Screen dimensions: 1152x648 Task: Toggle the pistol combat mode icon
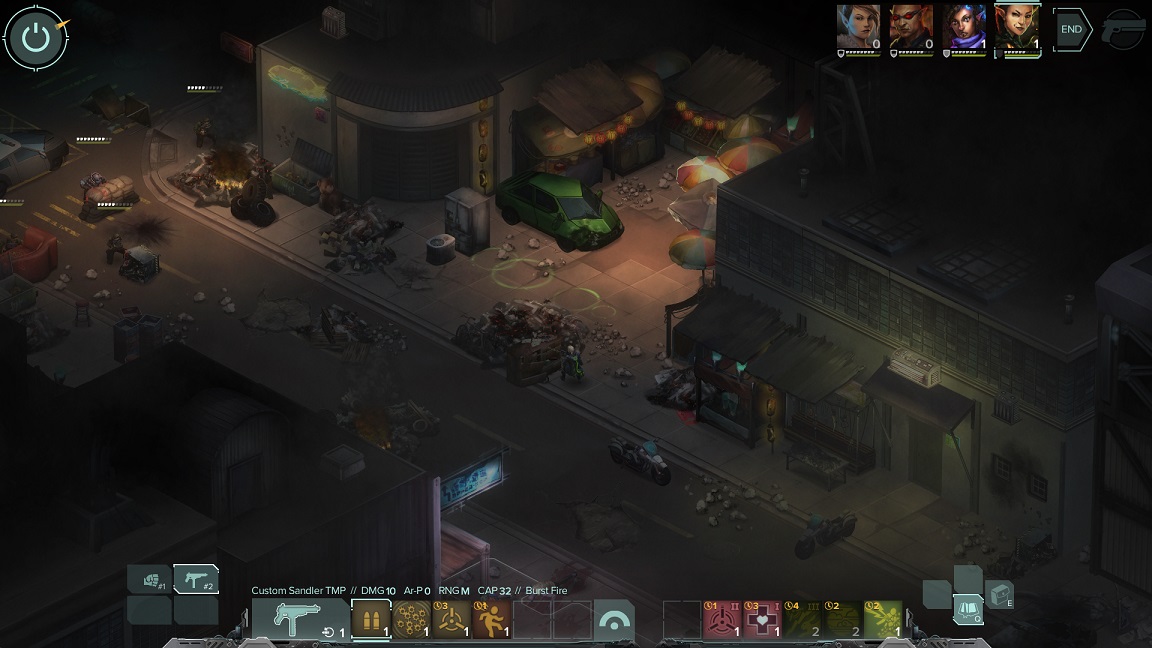tap(1123, 30)
